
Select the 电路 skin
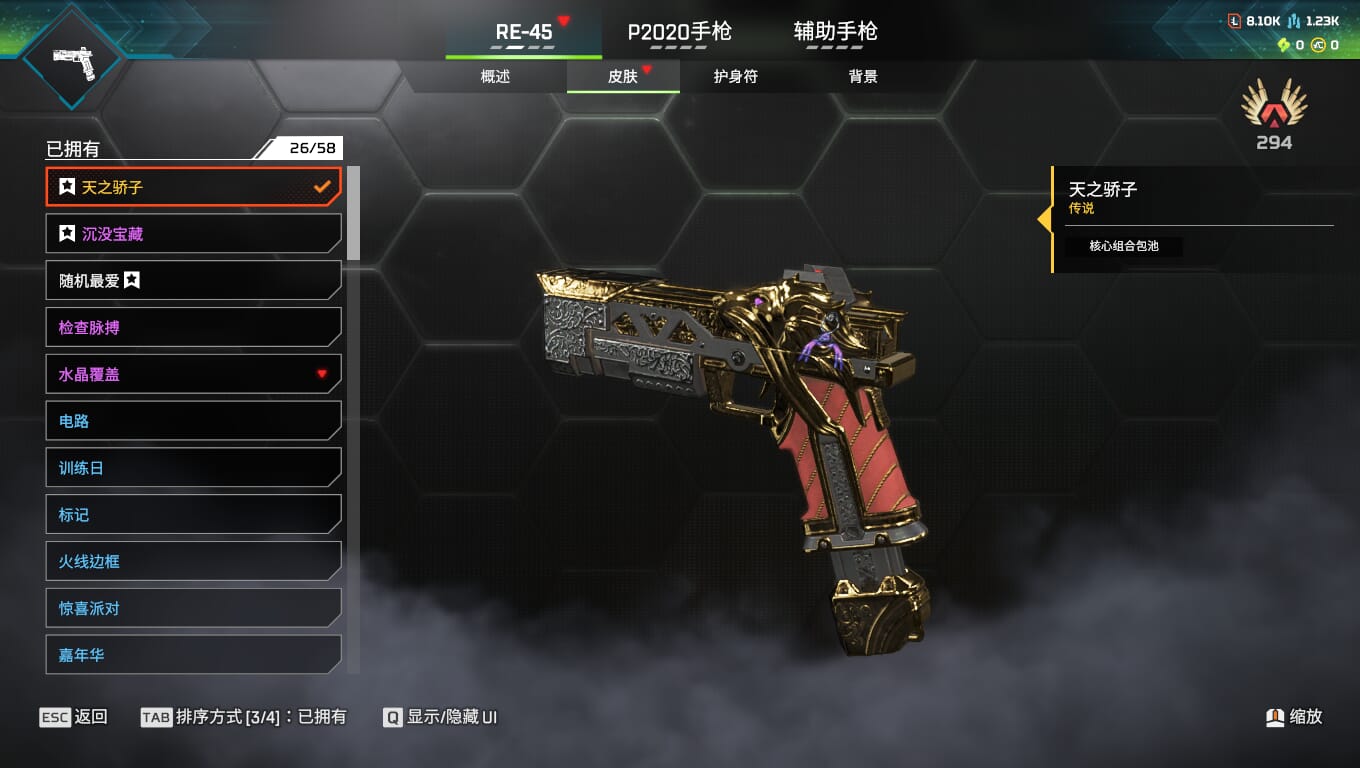(x=193, y=421)
